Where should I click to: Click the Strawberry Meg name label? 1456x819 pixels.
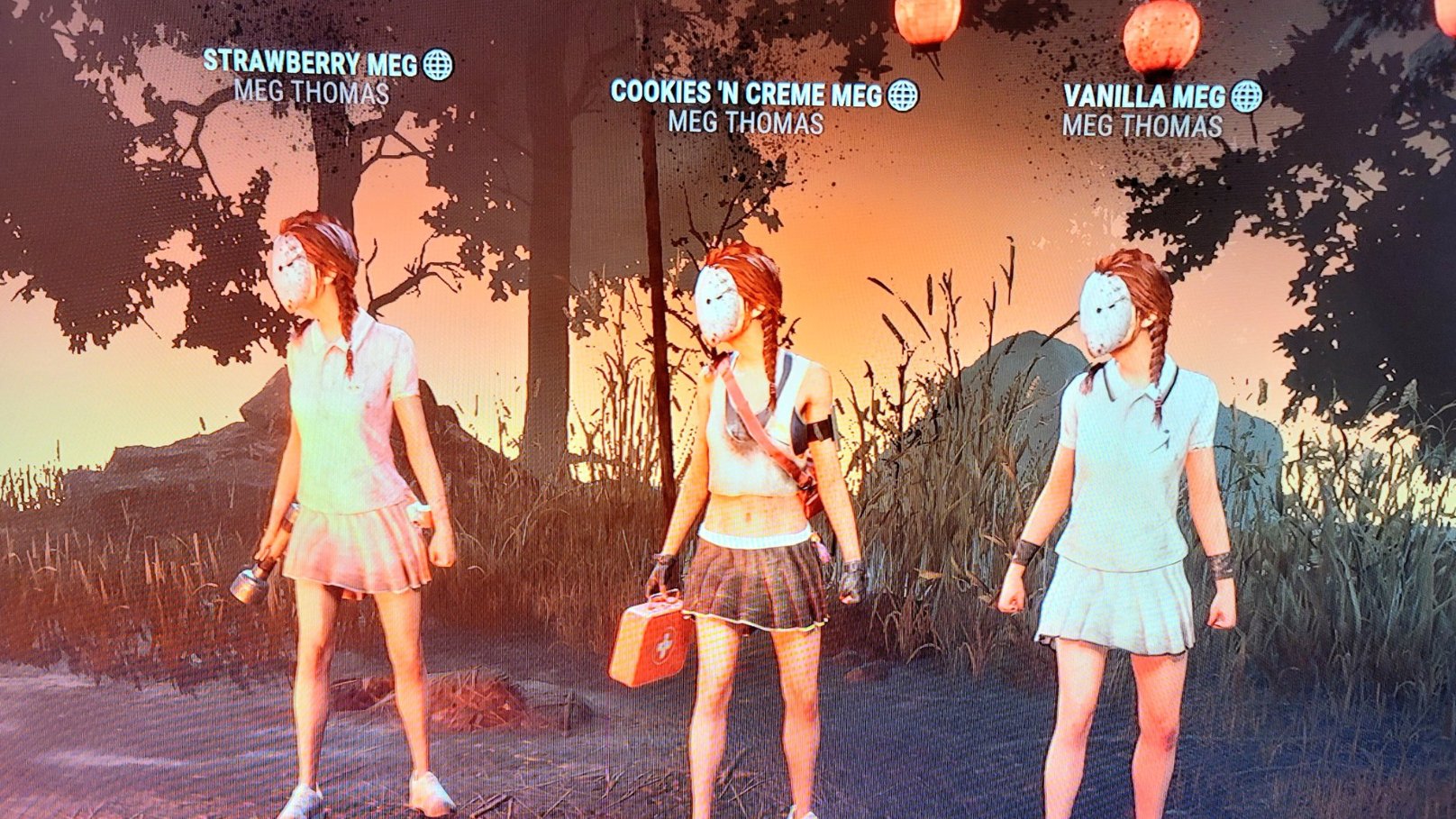(311, 63)
